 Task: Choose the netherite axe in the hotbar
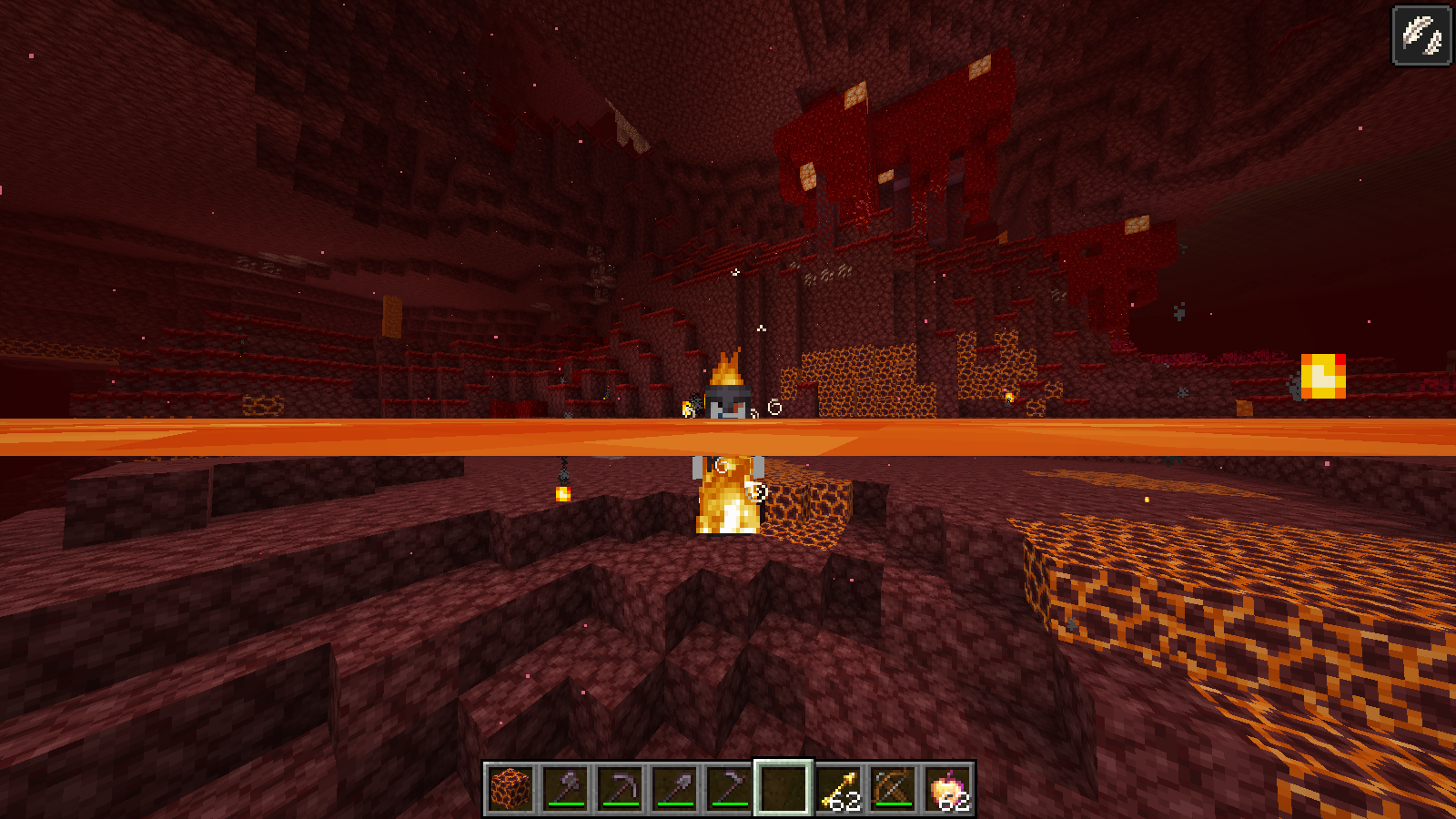coord(565,788)
